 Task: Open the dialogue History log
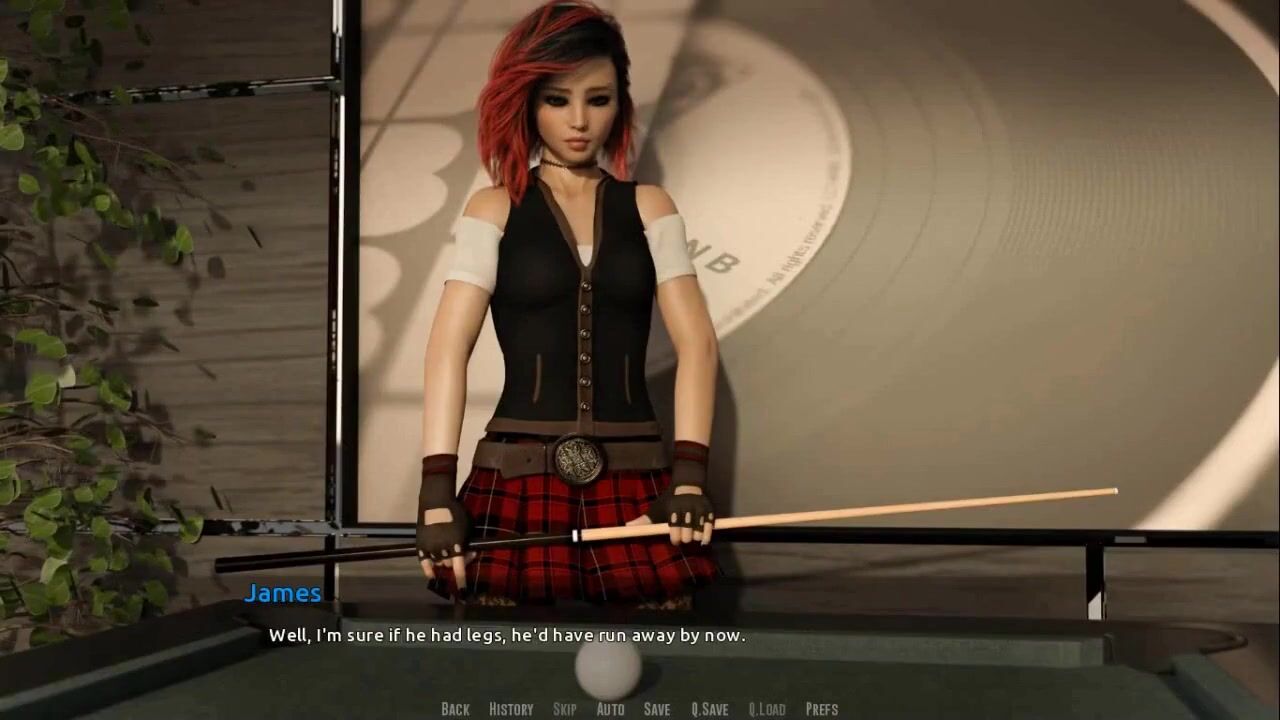(511, 709)
